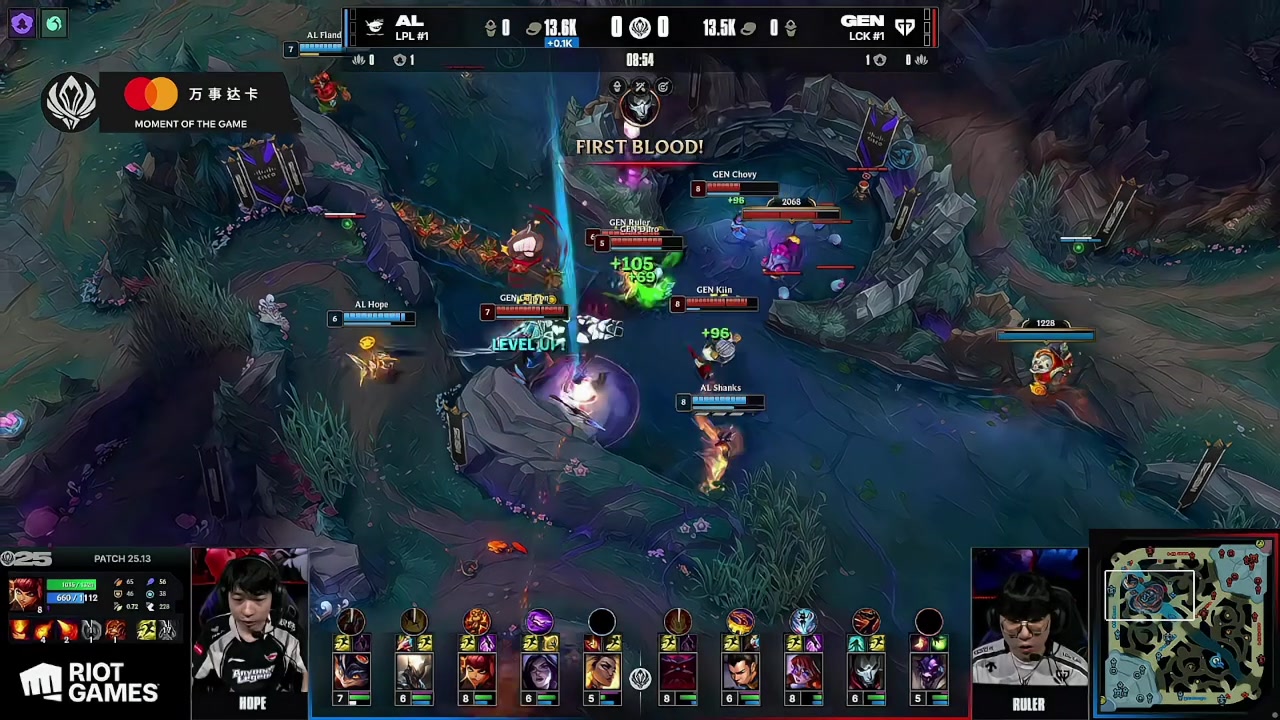This screenshot has width=1280, height=720.
Task: Select Rumble's portrait in the team bar
Action: [x=352, y=672]
